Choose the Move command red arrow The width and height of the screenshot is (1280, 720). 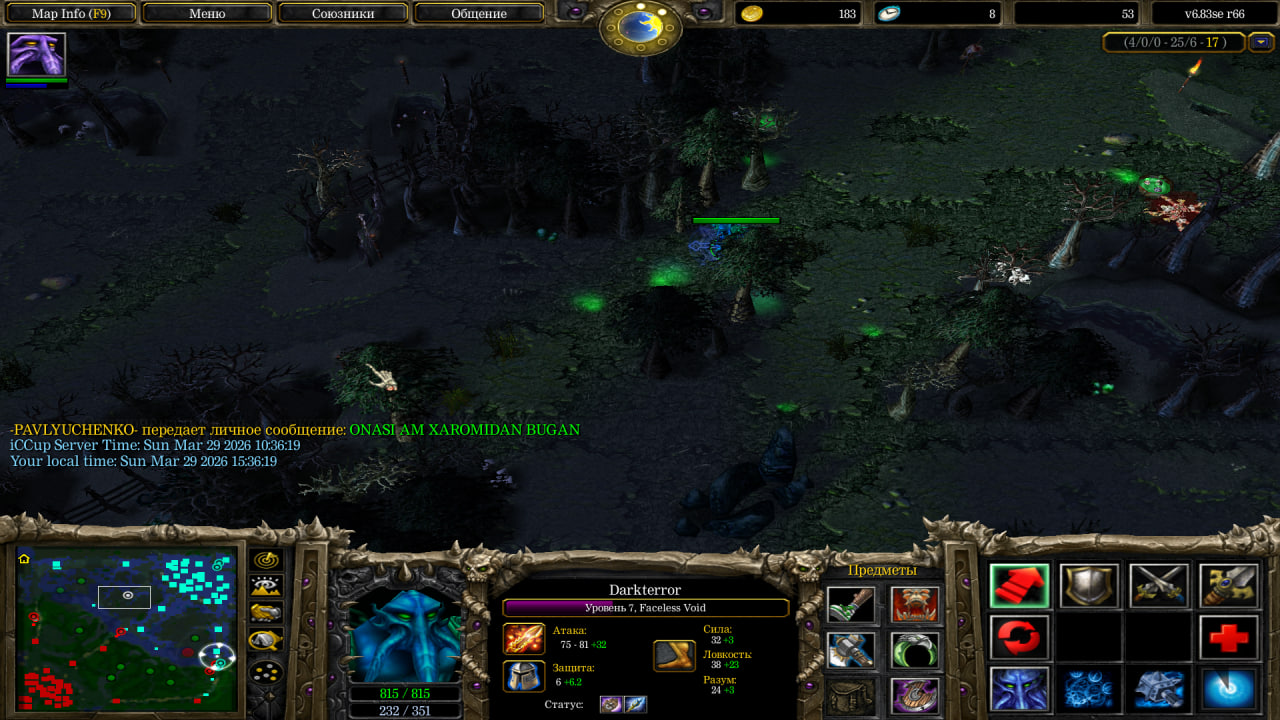(1019, 585)
